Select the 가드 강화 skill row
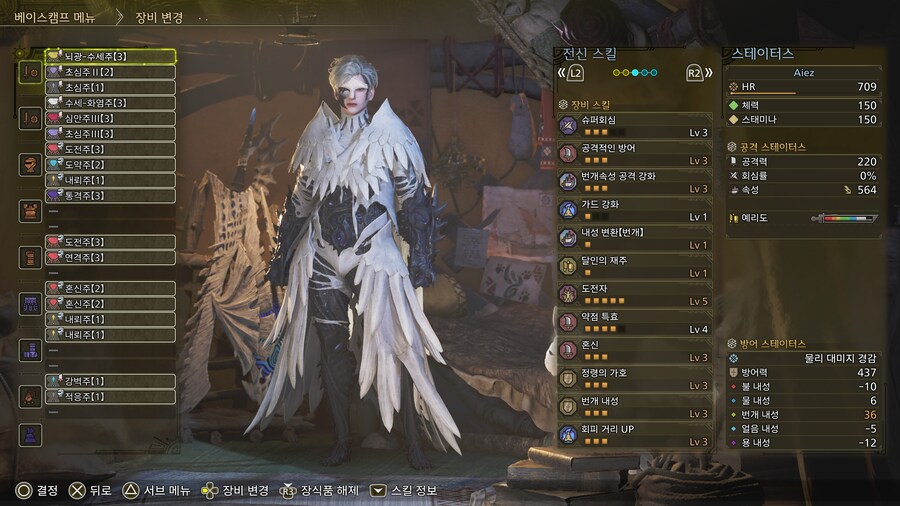900x506 pixels. (634, 209)
